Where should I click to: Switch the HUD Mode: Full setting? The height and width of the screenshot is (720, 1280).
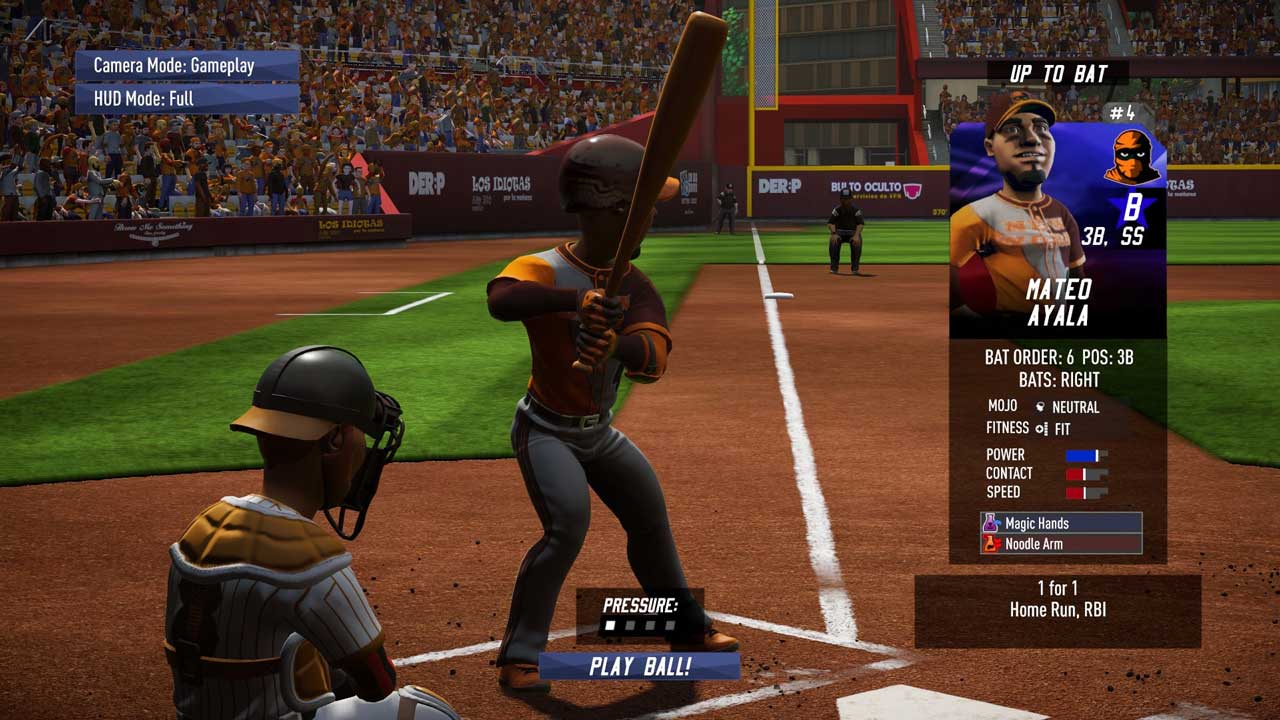click(187, 99)
